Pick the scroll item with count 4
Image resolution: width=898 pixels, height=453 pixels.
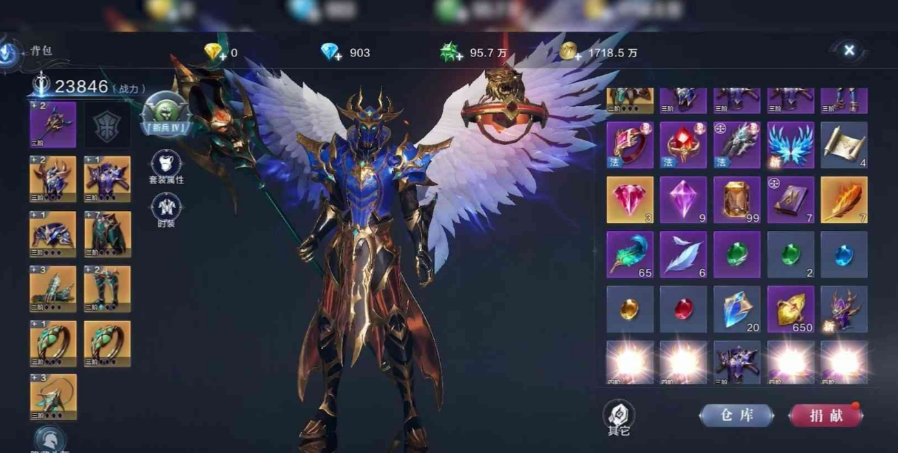point(843,145)
